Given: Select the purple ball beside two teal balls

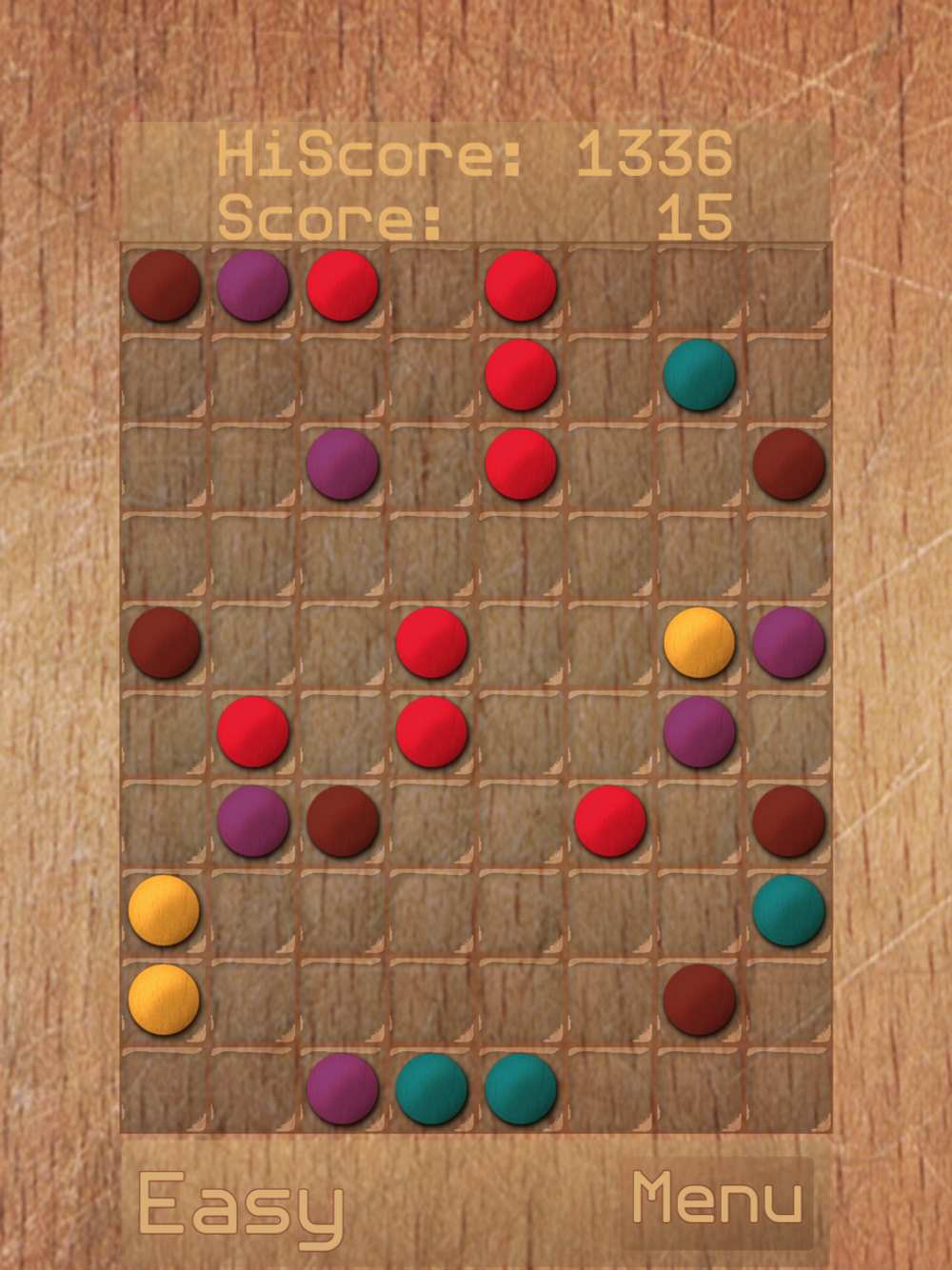Looking at the screenshot, I should [342, 1088].
